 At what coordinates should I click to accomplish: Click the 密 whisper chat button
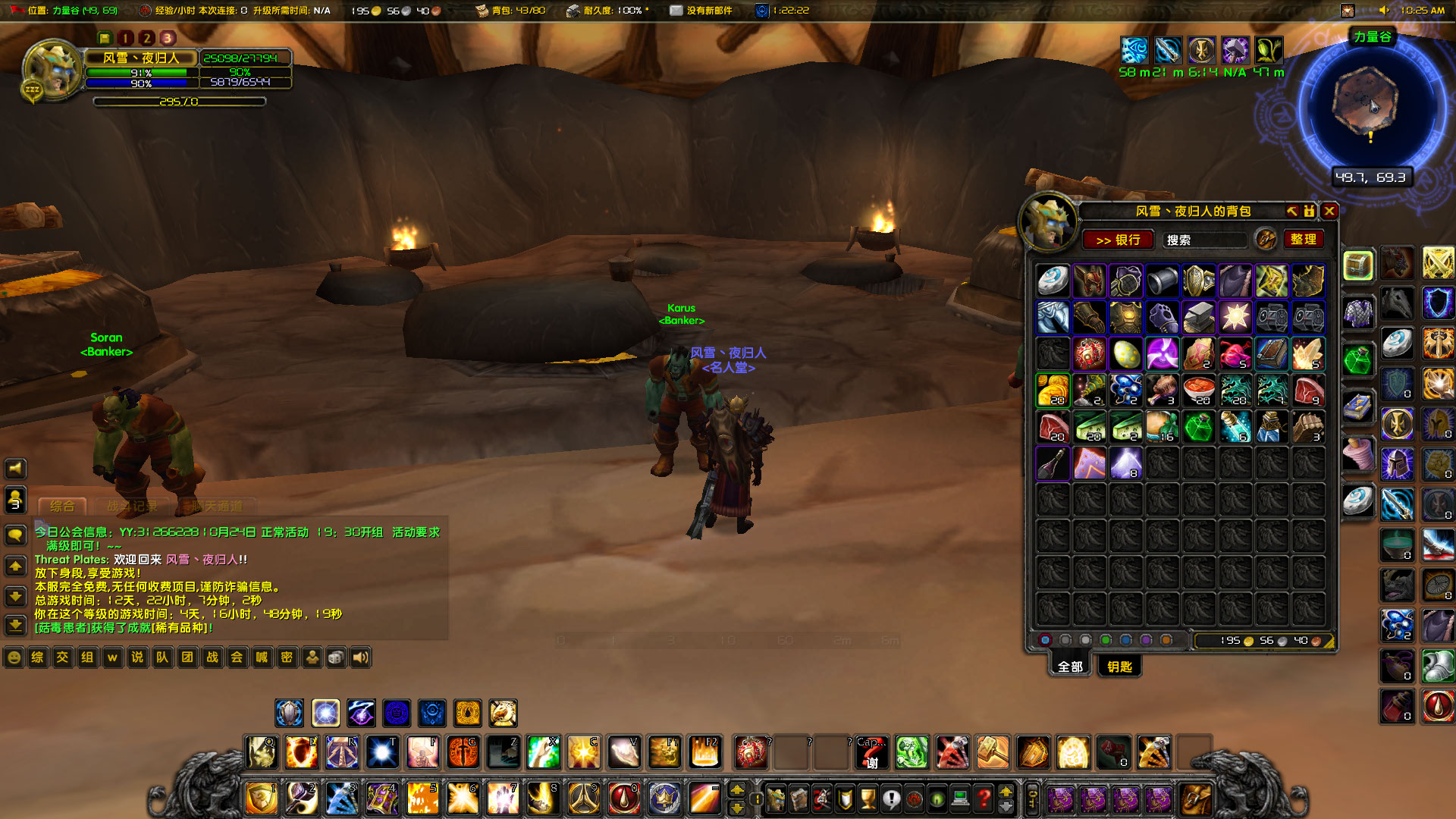[286, 657]
